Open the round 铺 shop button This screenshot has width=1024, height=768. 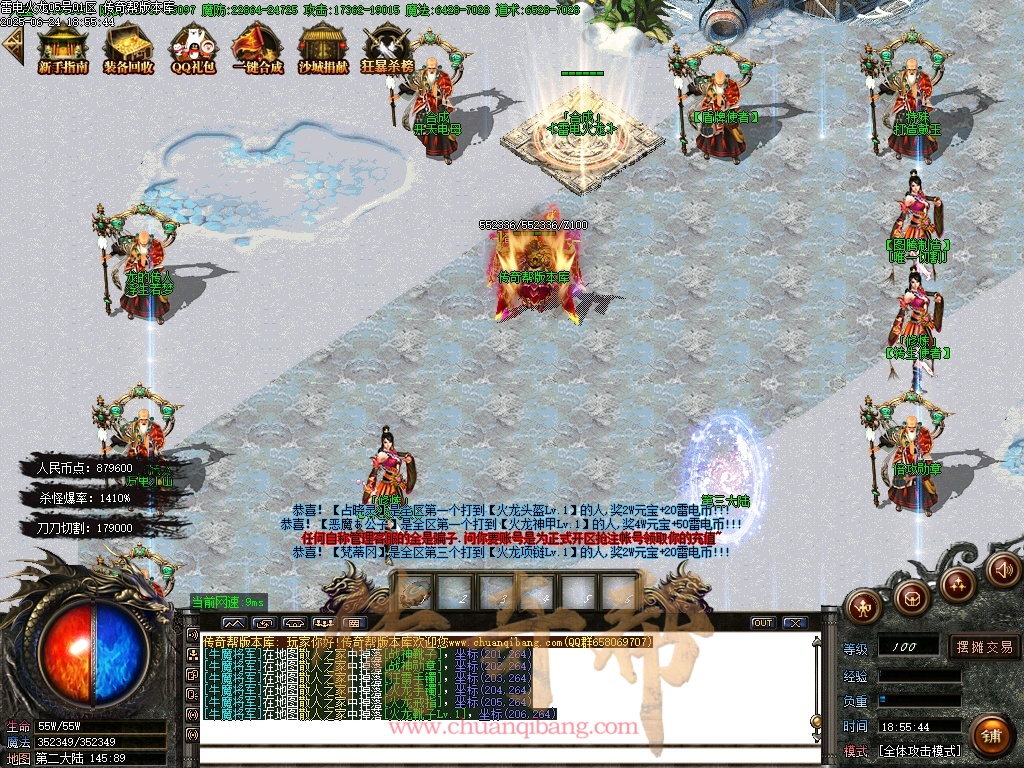[x=990, y=736]
